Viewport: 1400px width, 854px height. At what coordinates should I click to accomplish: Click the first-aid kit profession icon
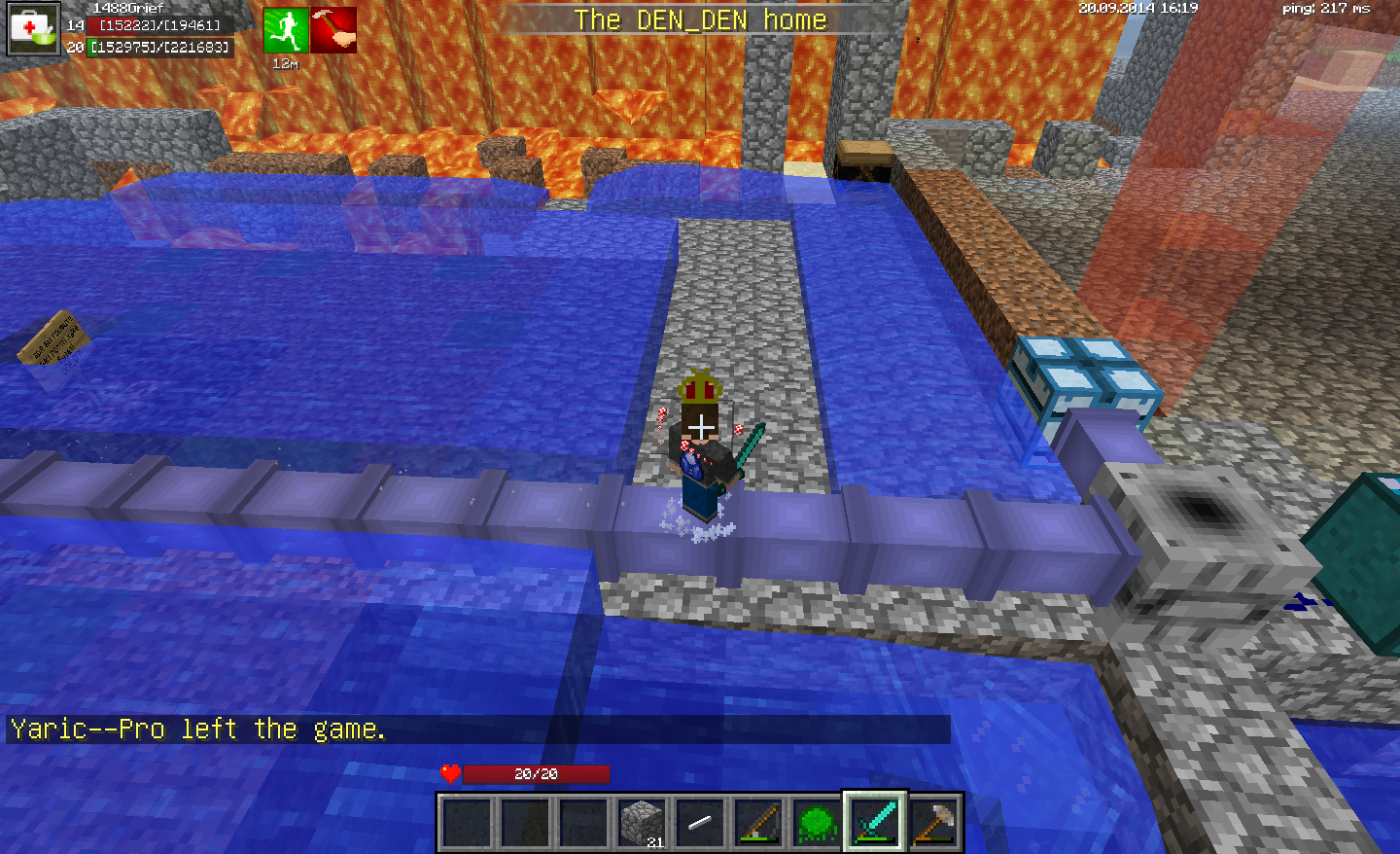pyautogui.click(x=33, y=28)
